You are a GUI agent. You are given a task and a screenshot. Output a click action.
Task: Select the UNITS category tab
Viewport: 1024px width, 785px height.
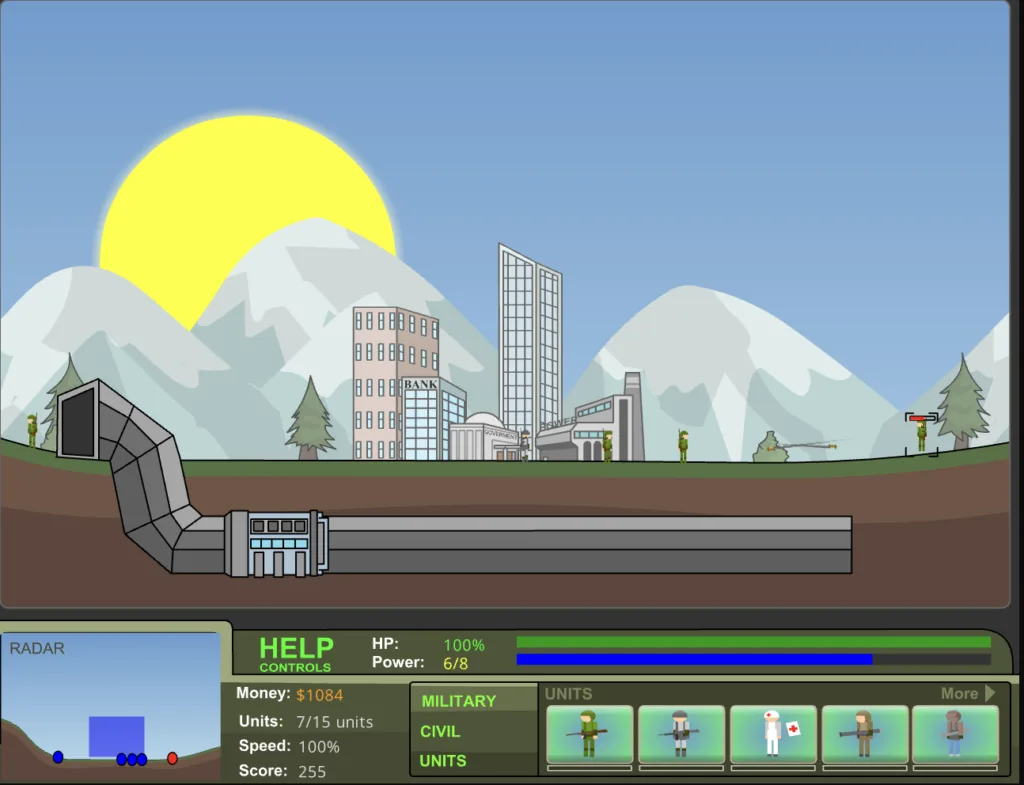coord(442,761)
